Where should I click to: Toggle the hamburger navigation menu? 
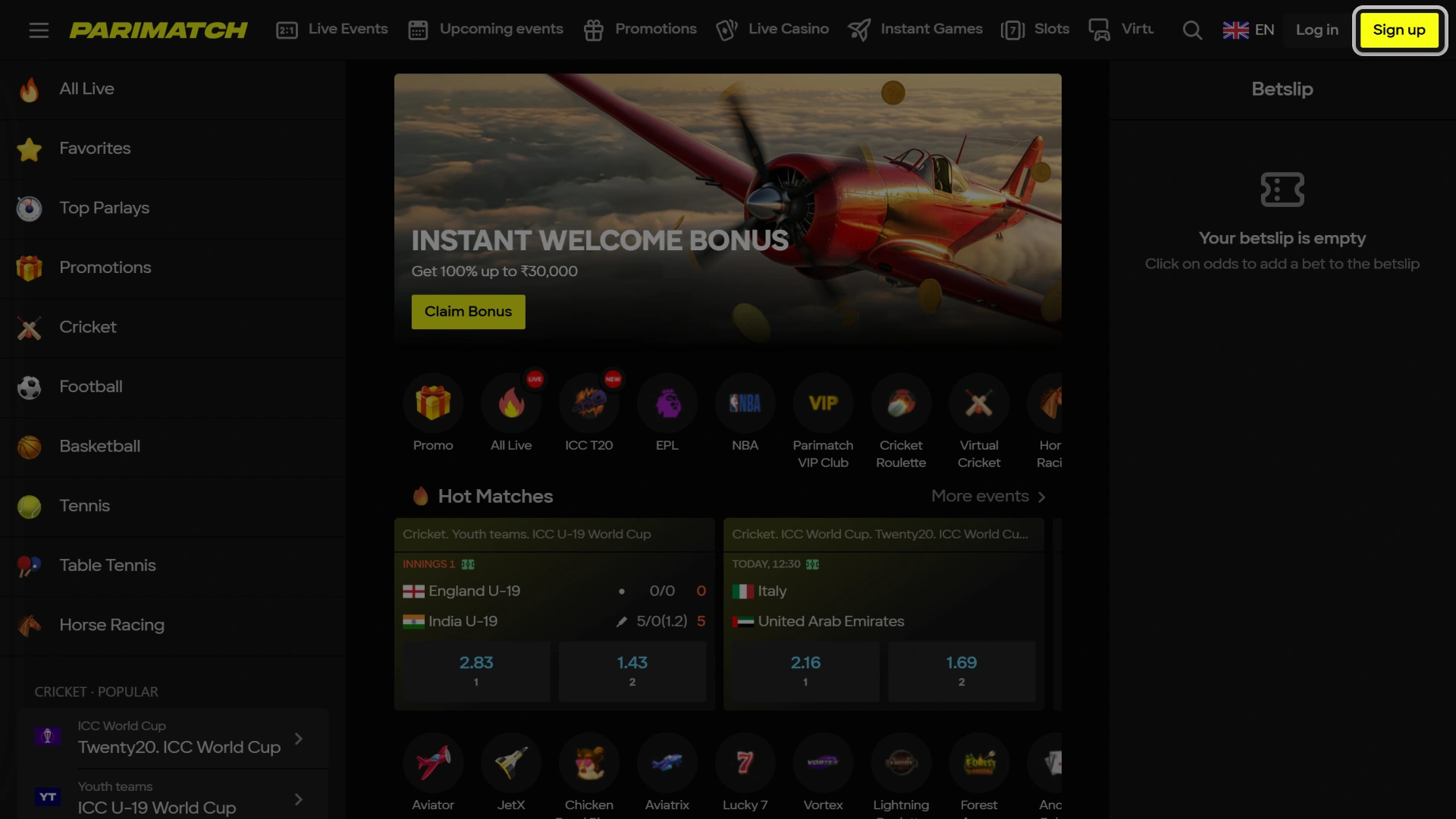(x=39, y=30)
